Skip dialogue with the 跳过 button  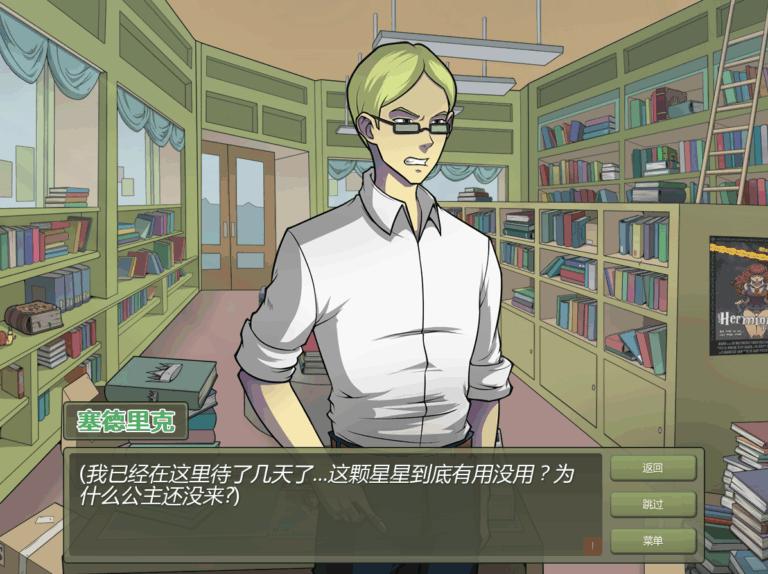click(x=653, y=505)
